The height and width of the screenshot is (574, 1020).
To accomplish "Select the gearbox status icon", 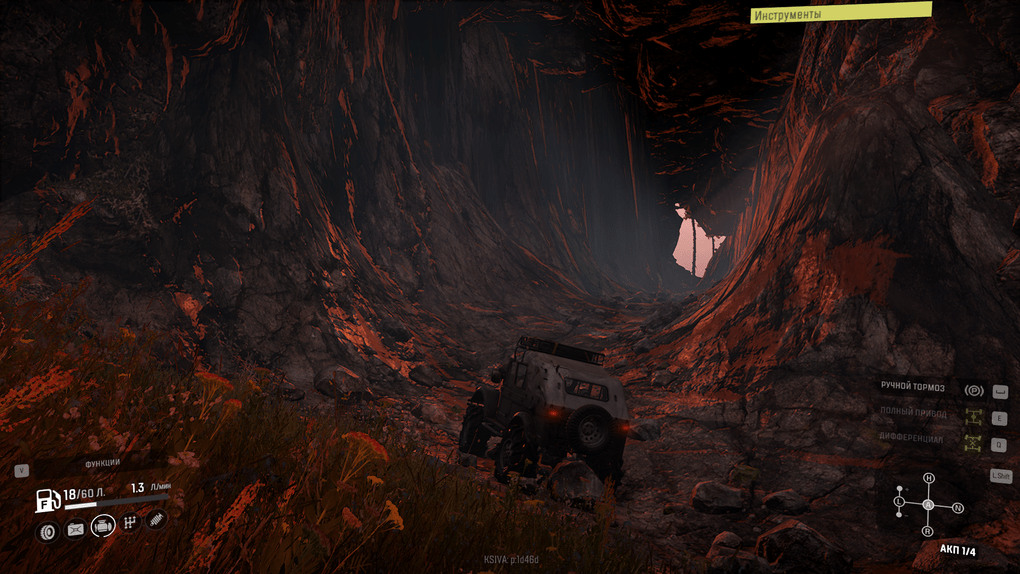I will pyautogui.click(x=130, y=523).
